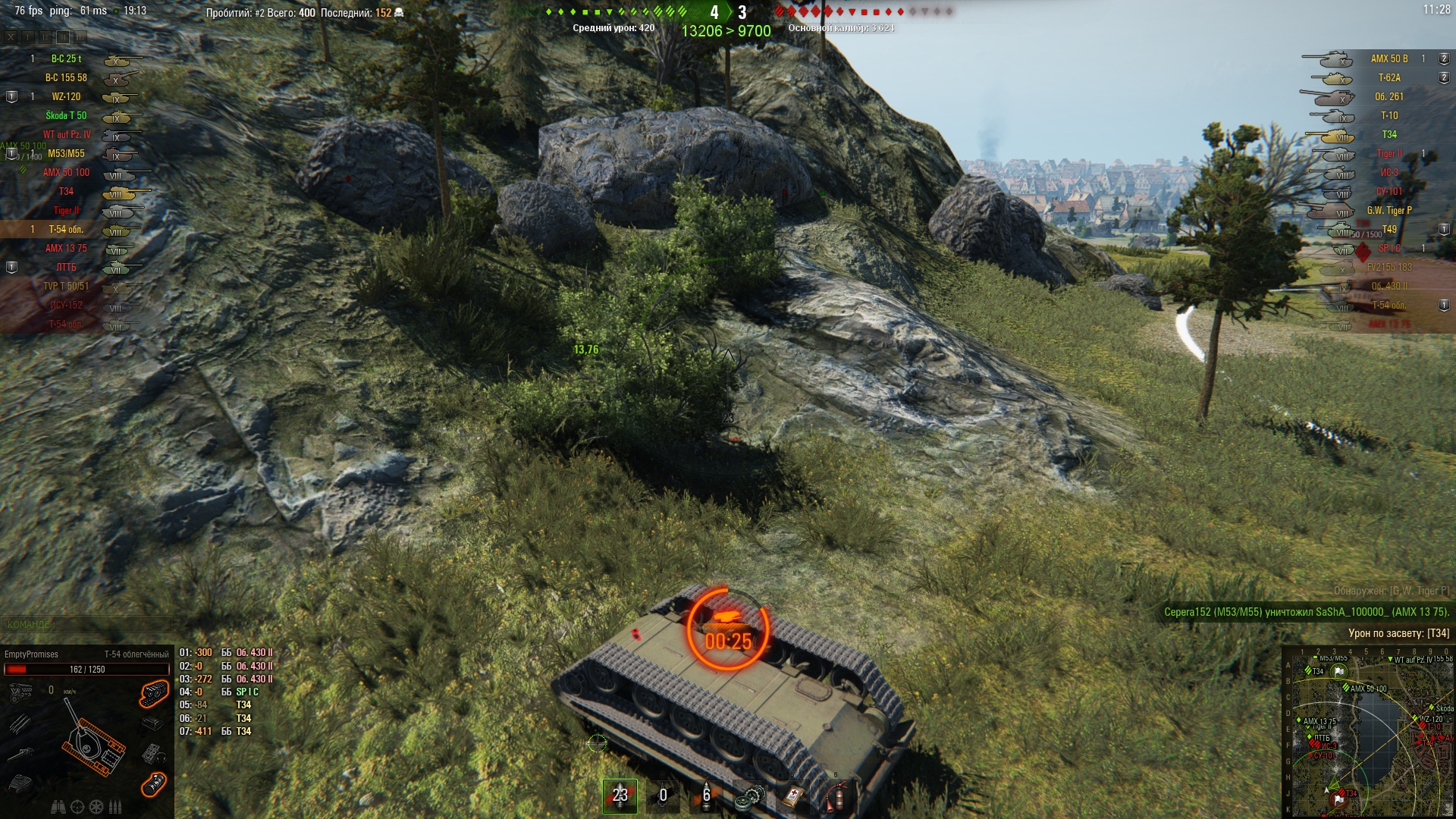Click the binoculars equipment icon
Viewport: 1456px width, 819px height.
[x=58, y=807]
